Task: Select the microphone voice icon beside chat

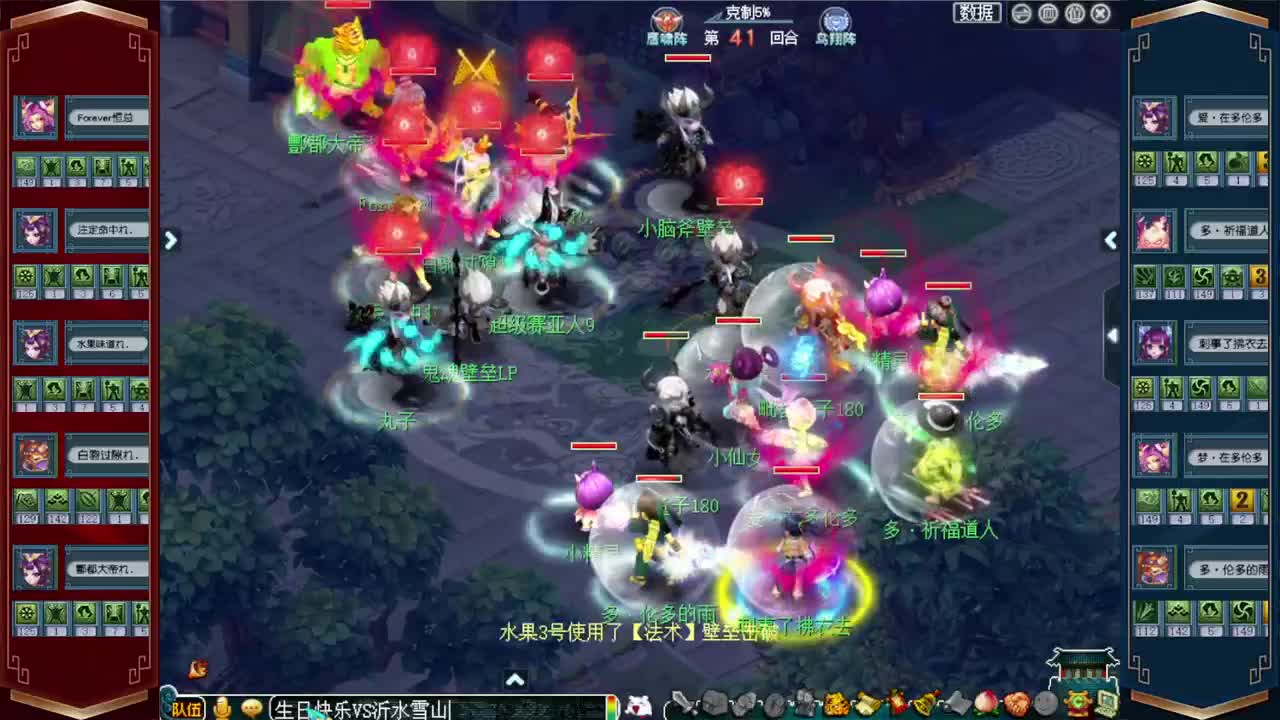Action: point(221,707)
